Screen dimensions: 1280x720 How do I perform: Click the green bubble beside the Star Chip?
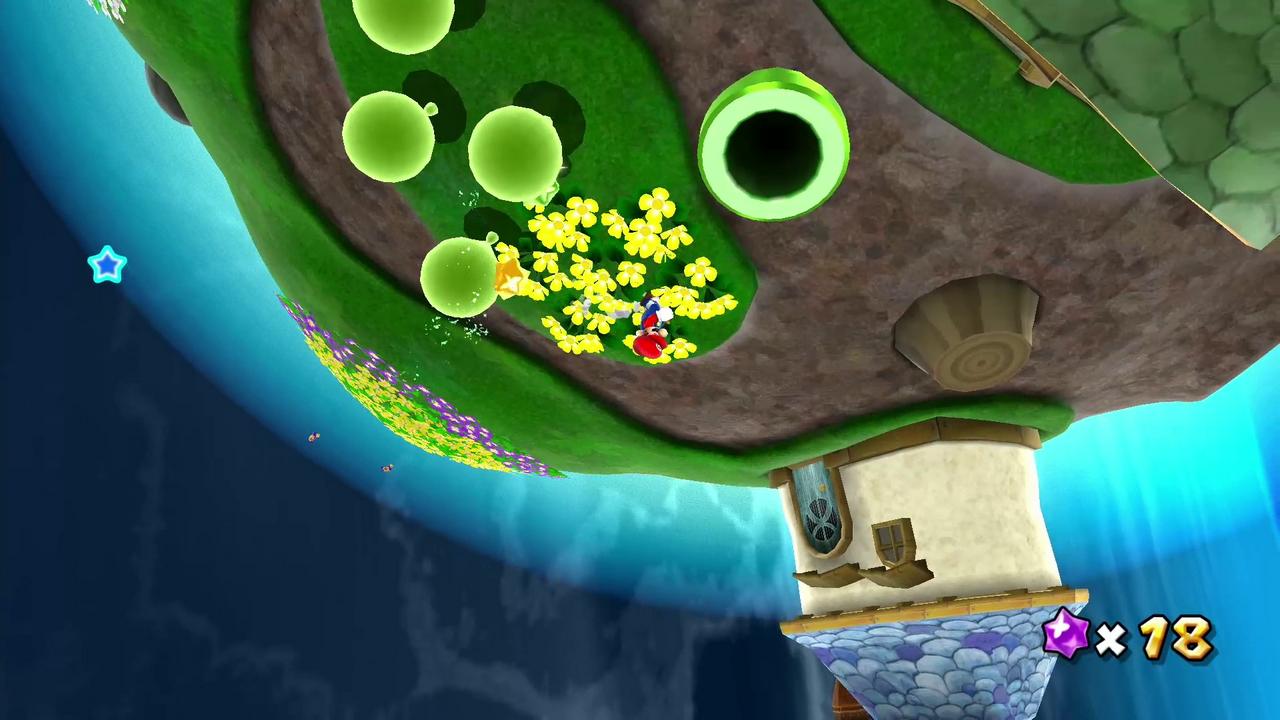(460, 275)
